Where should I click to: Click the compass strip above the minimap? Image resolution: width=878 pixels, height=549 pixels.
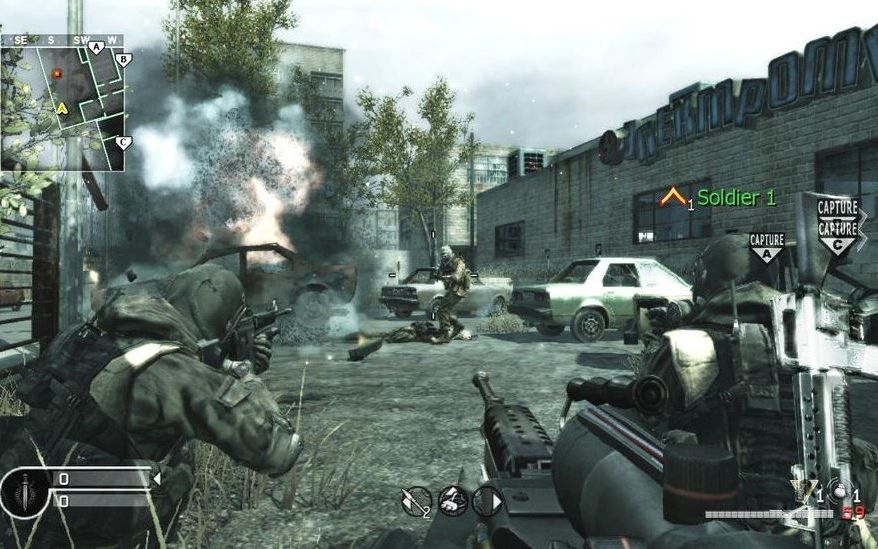[62, 39]
